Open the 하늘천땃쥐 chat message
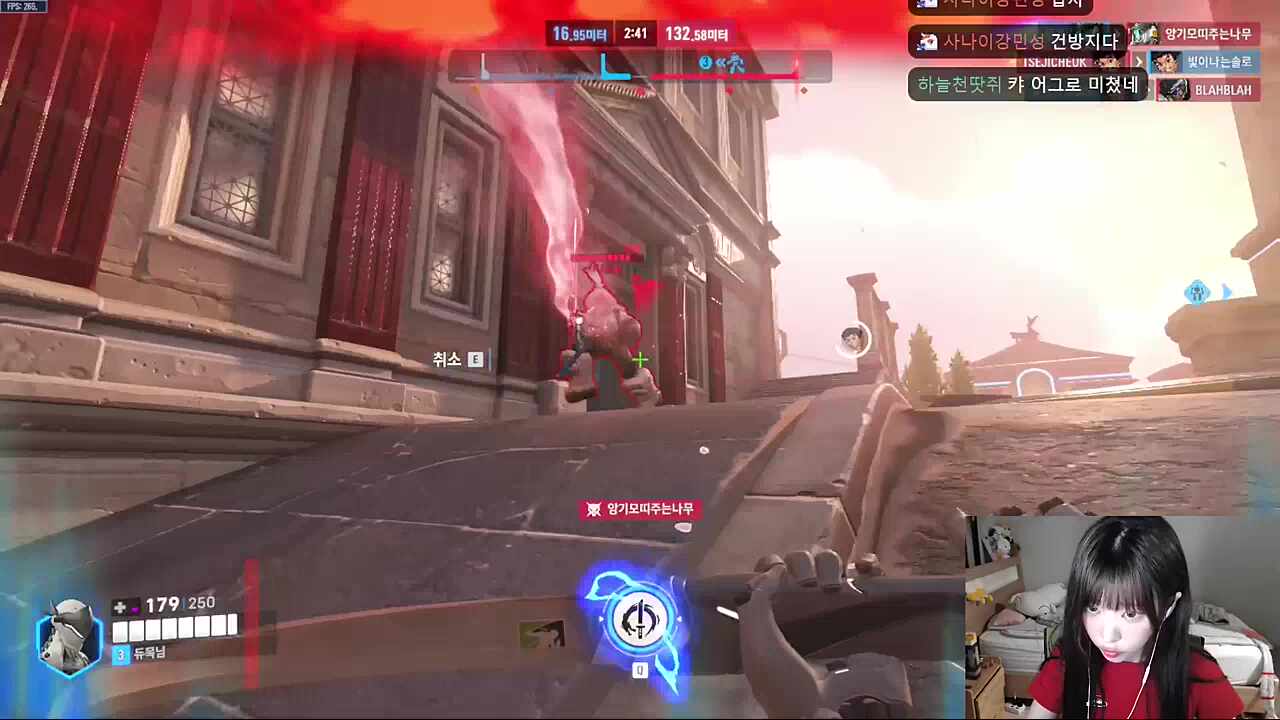The height and width of the screenshot is (720, 1280). (x=1028, y=85)
